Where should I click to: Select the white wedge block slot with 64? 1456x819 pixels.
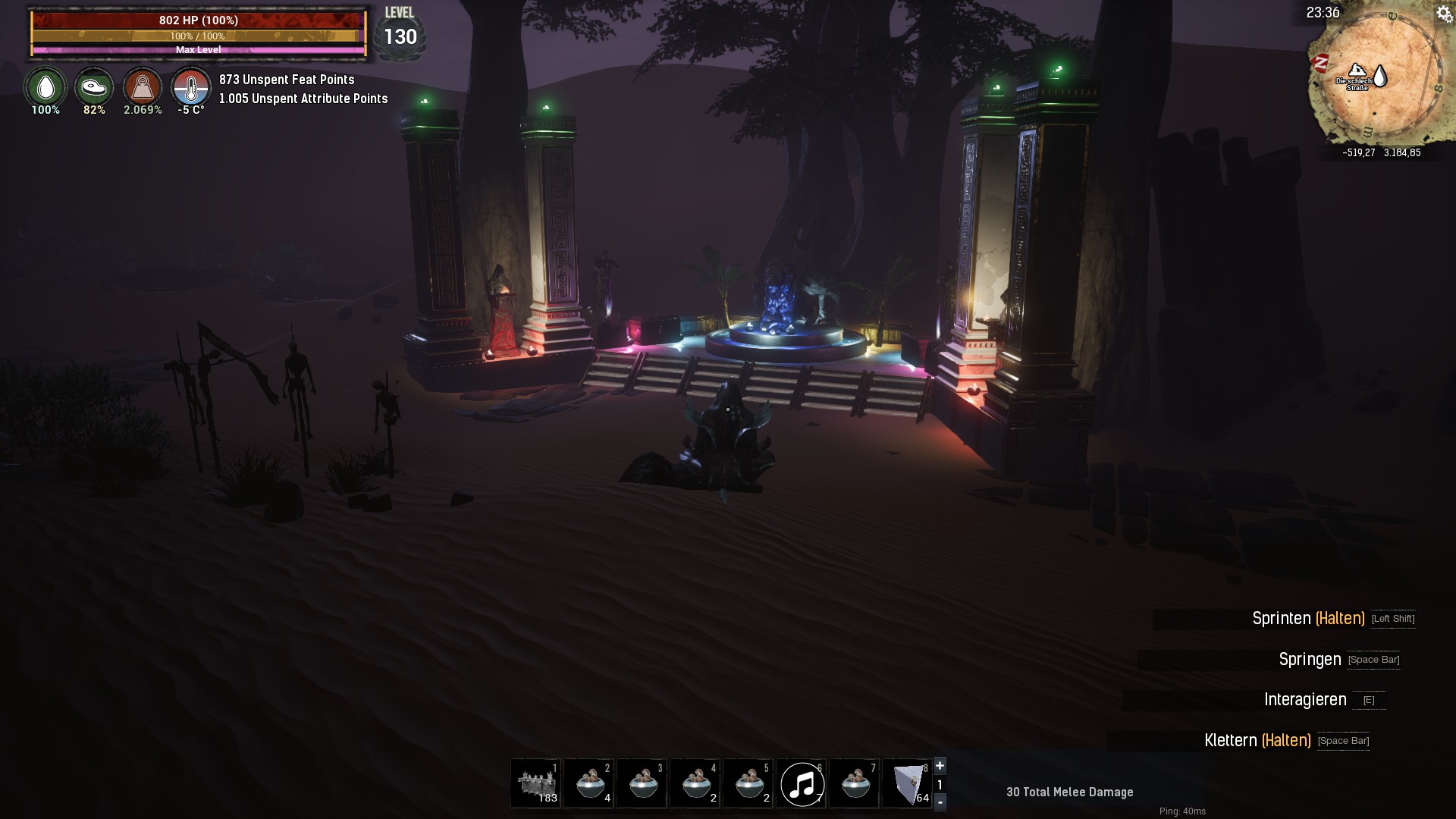[x=908, y=783]
